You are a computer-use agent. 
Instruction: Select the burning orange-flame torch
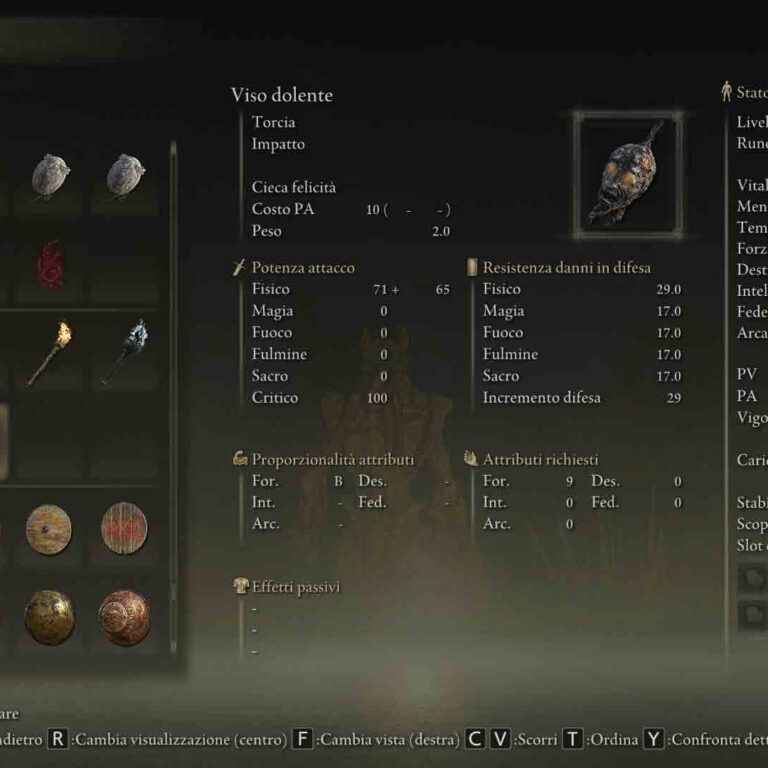point(49,352)
